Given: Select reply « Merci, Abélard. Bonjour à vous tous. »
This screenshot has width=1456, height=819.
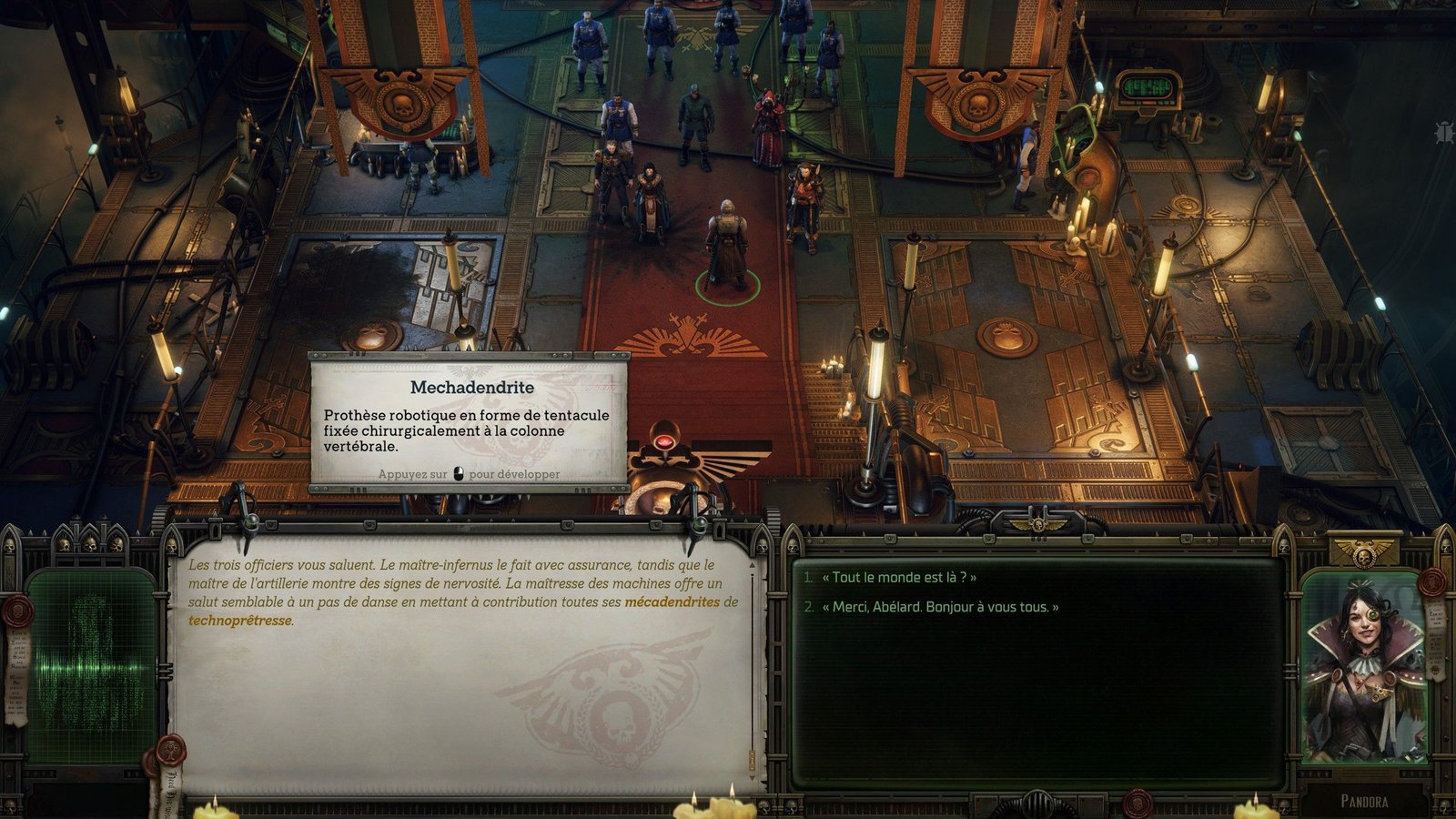Looking at the screenshot, I should (x=940, y=607).
